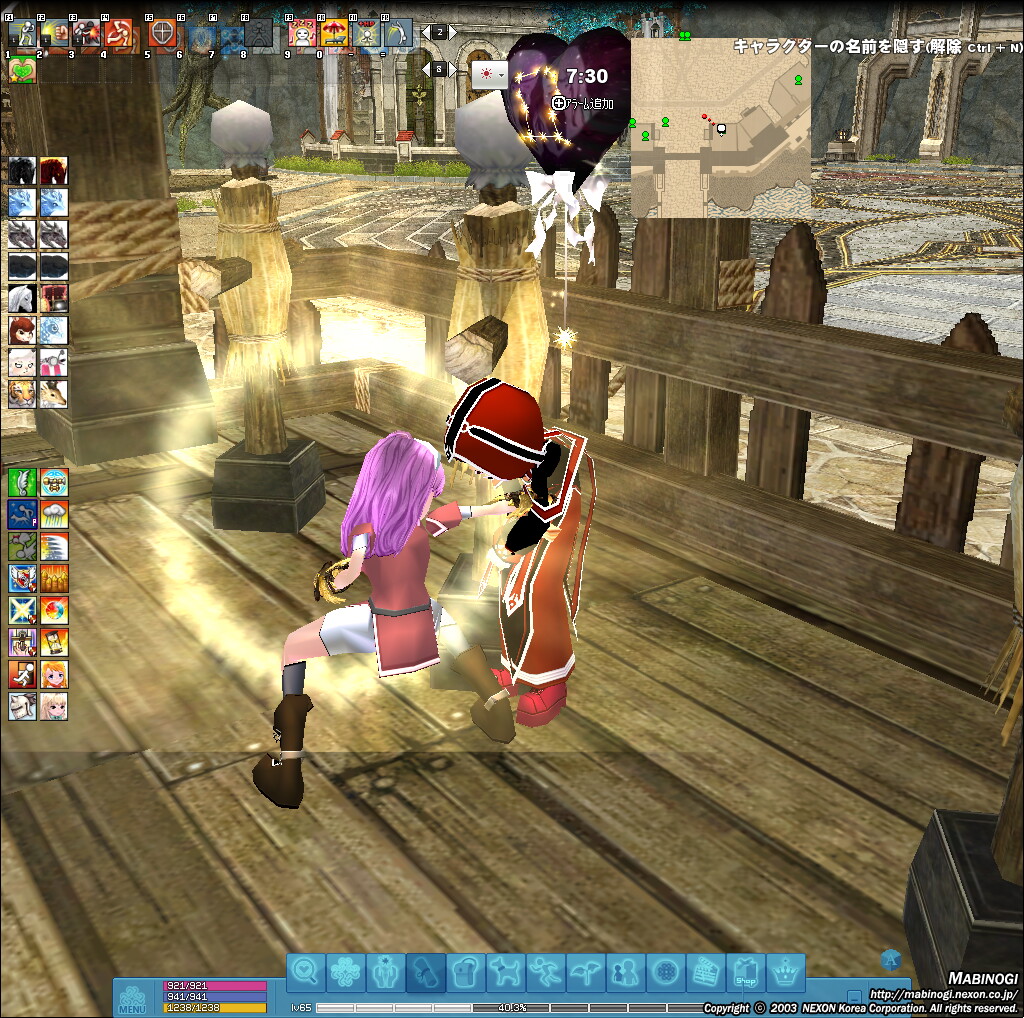Select the white horse pet icon
Screen dimensions: 1024x1018
coord(22,298)
